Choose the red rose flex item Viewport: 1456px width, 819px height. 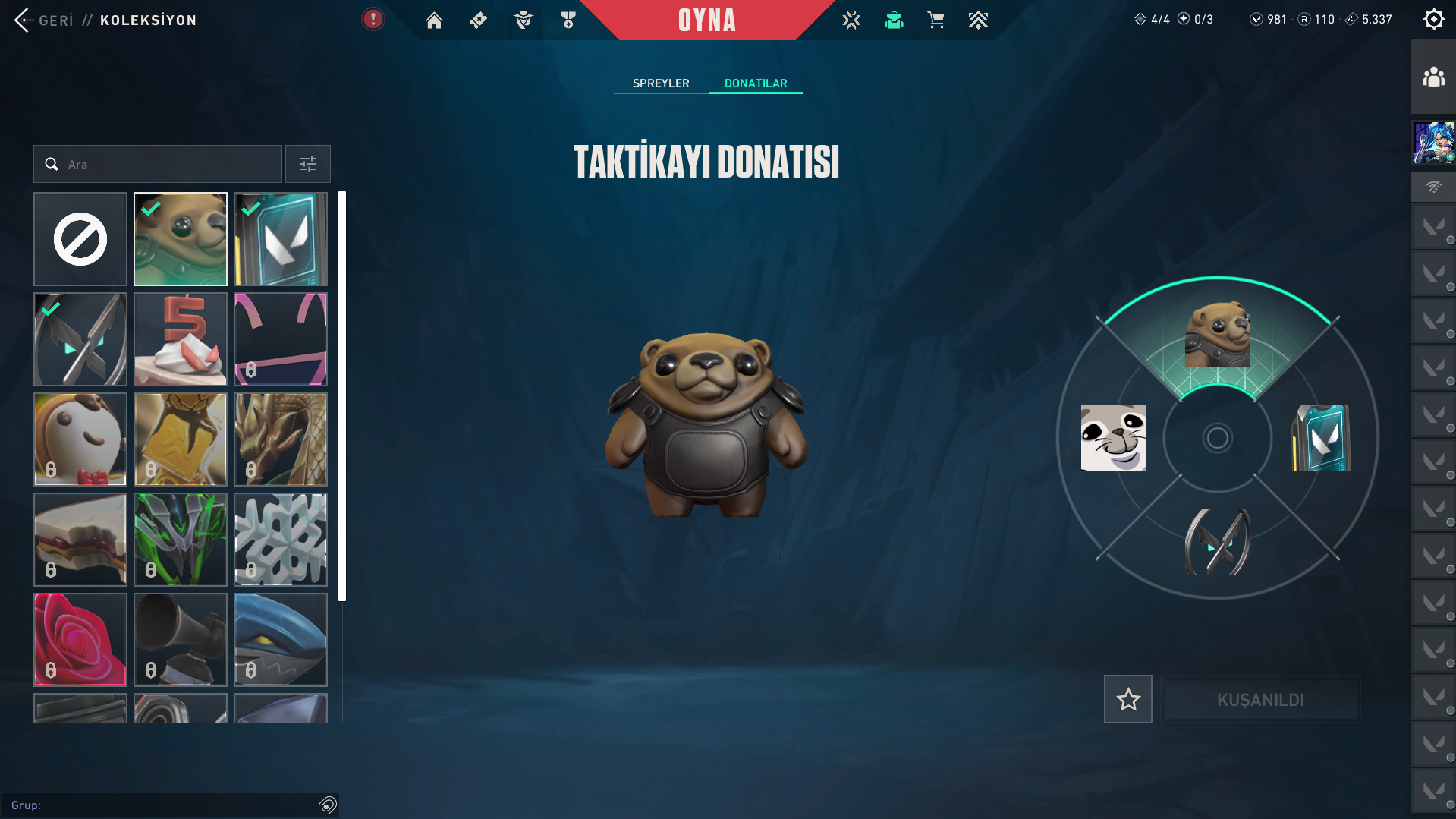click(80, 640)
